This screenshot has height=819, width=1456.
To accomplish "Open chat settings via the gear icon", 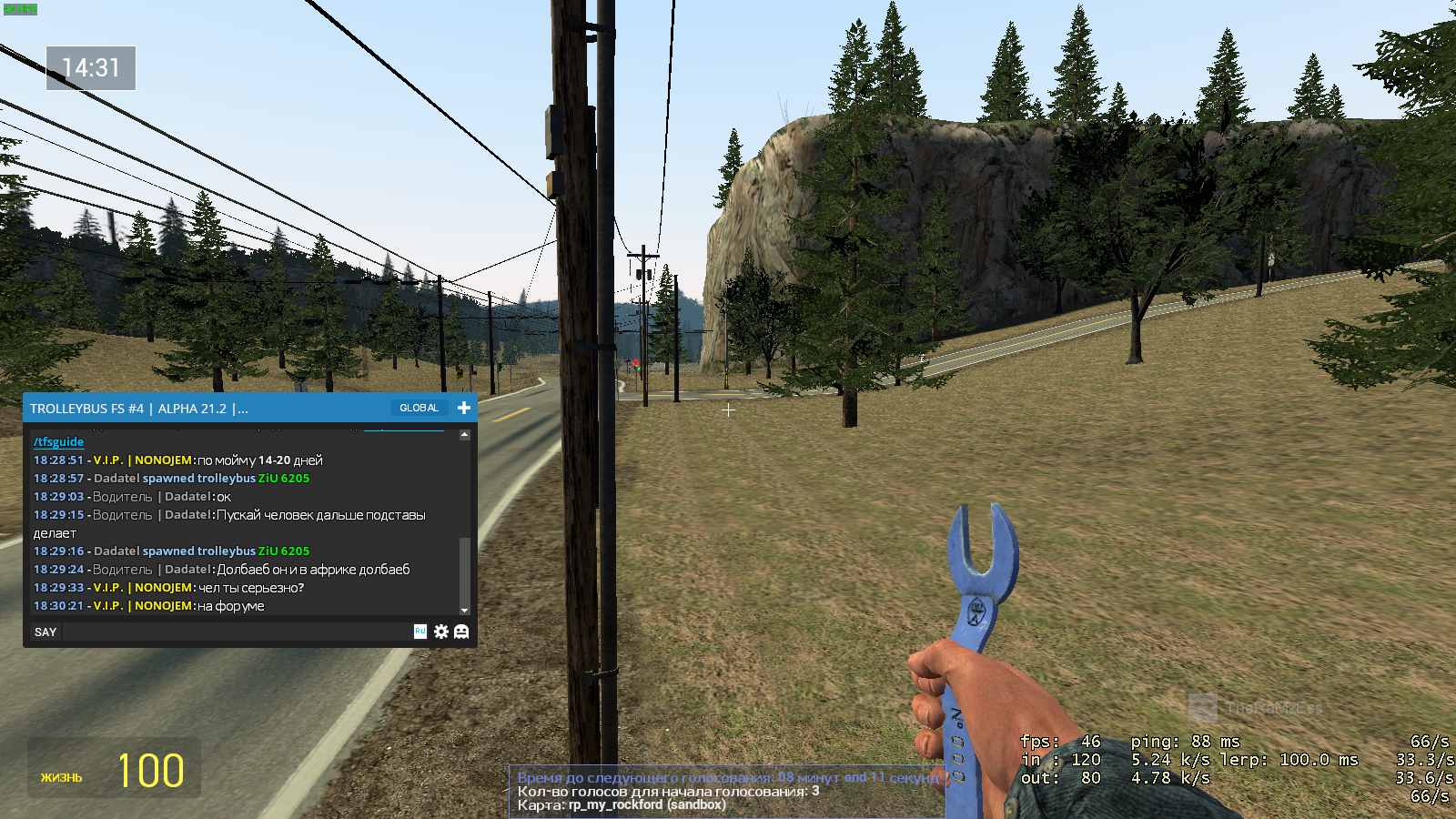I will [x=441, y=632].
